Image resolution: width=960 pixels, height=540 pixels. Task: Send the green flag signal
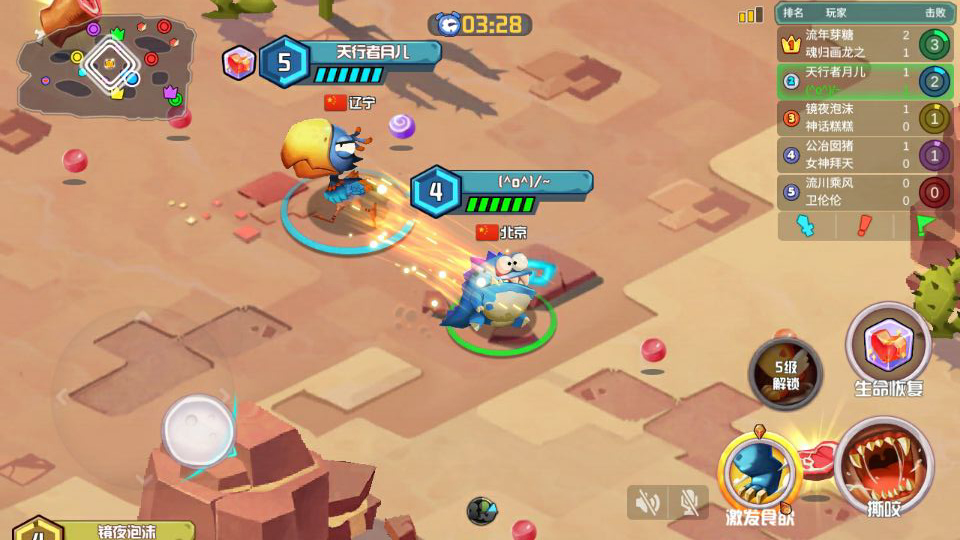pos(922,226)
